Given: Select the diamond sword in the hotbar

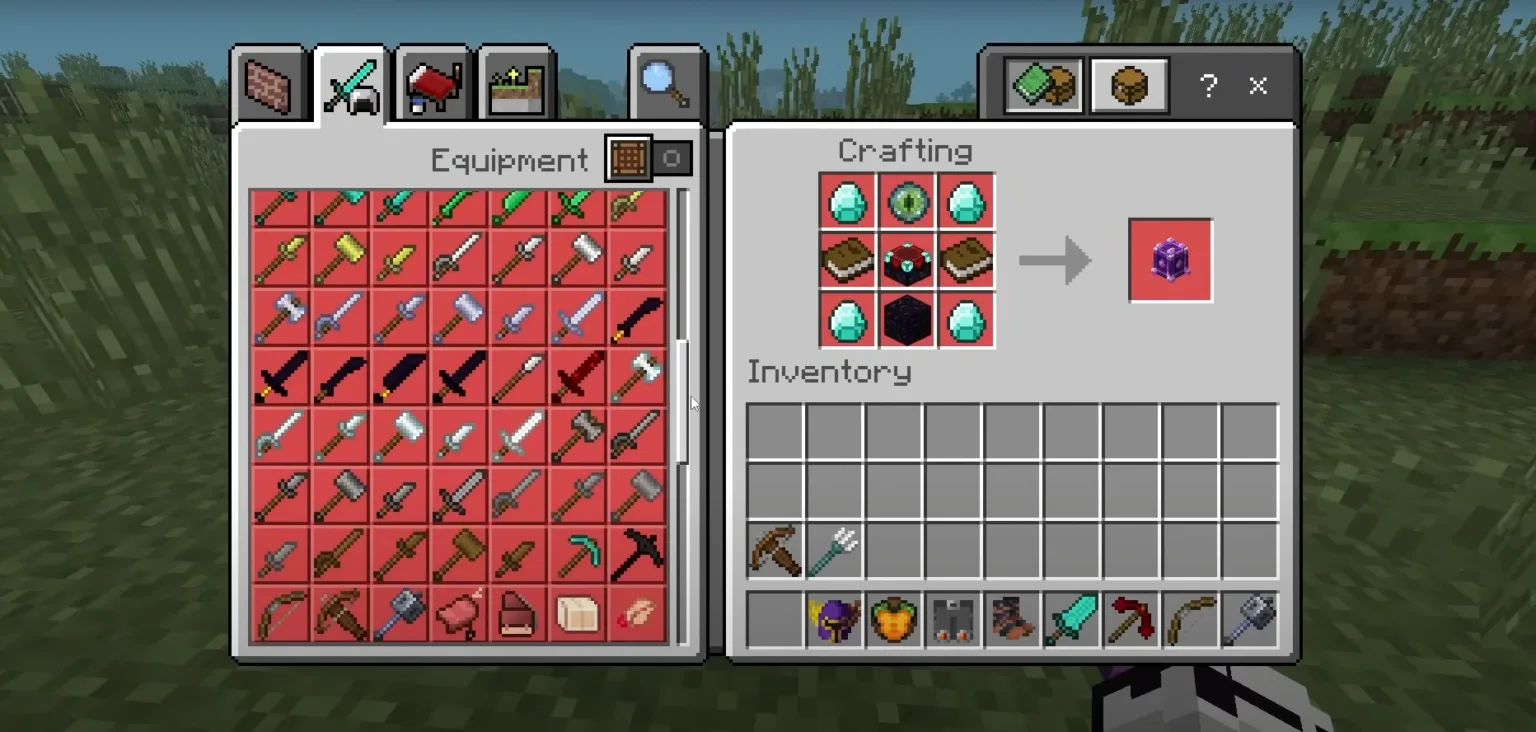Looking at the screenshot, I should click(1071, 620).
